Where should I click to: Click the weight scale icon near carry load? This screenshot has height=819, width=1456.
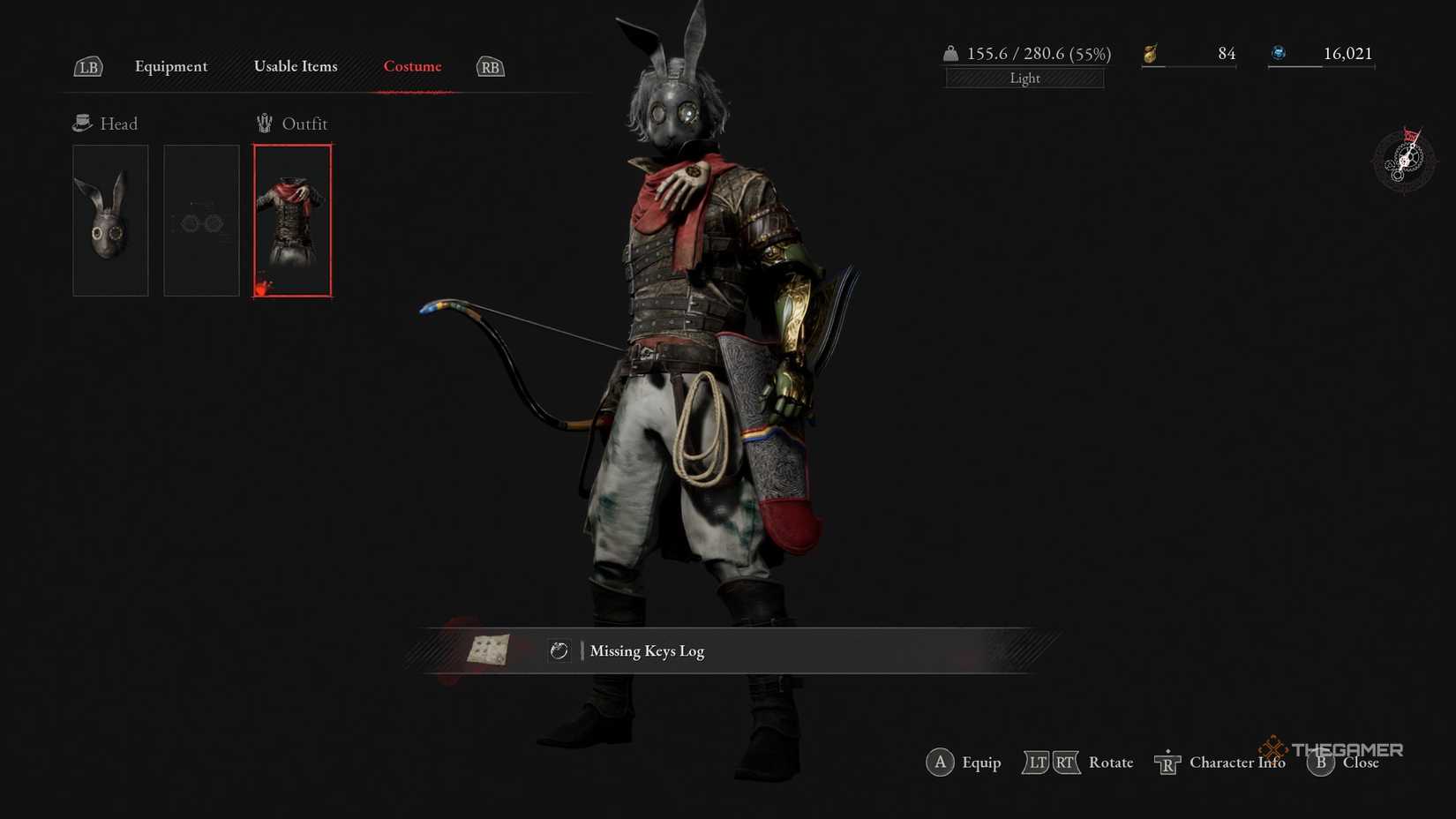point(951,53)
